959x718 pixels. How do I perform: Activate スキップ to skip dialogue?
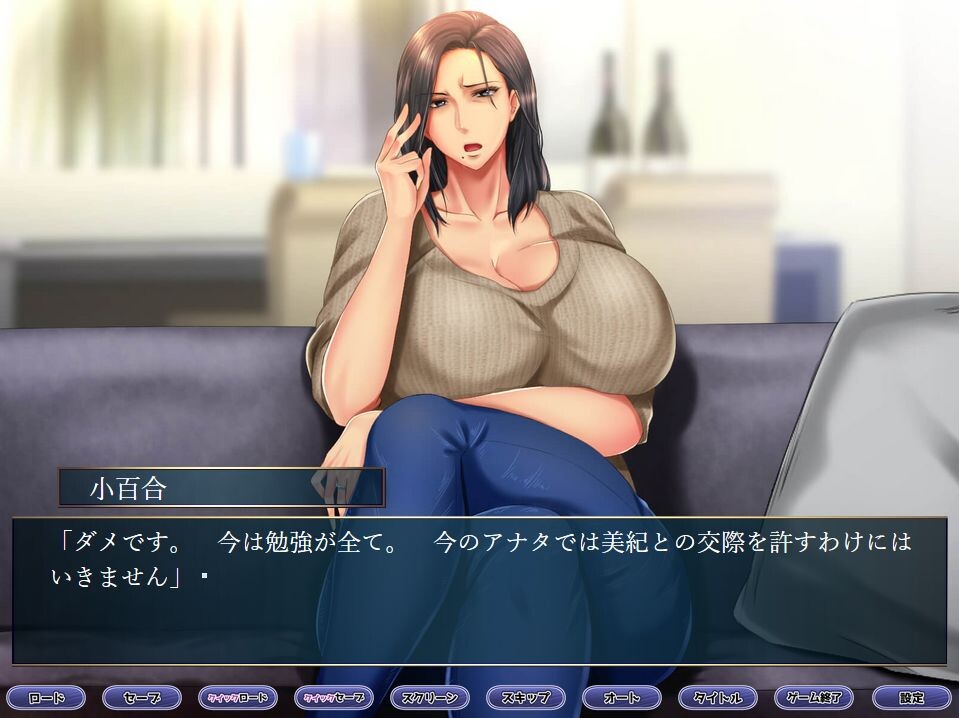coord(525,697)
